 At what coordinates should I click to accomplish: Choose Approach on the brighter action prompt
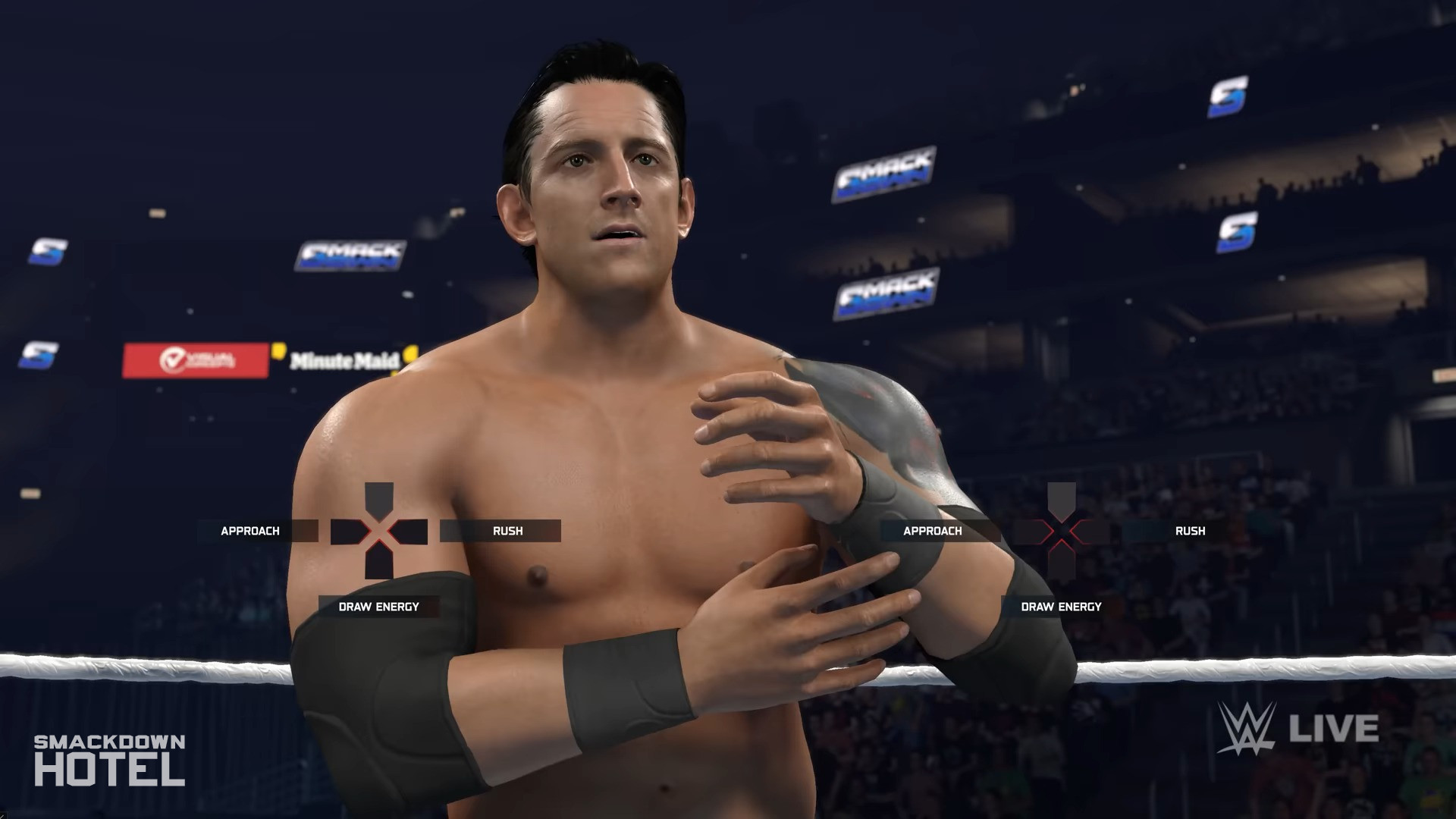pyautogui.click(x=250, y=531)
